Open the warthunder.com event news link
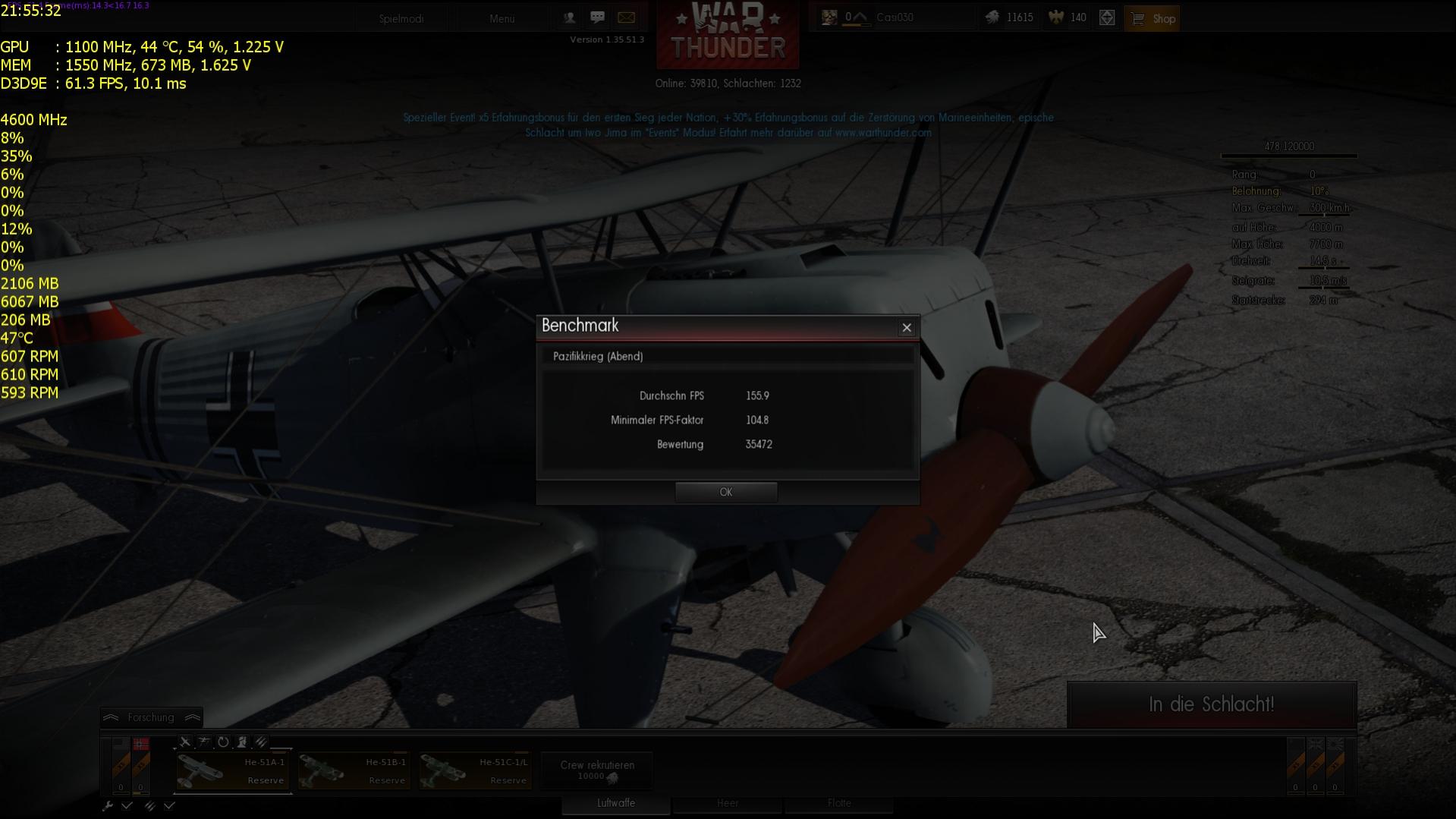The height and width of the screenshot is (819, 1456). point(882,133)
